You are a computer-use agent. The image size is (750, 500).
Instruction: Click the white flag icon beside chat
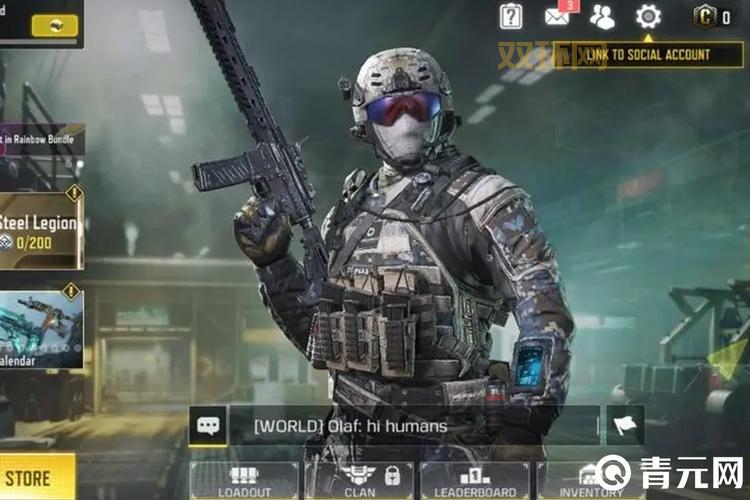[x=625, y=426]
